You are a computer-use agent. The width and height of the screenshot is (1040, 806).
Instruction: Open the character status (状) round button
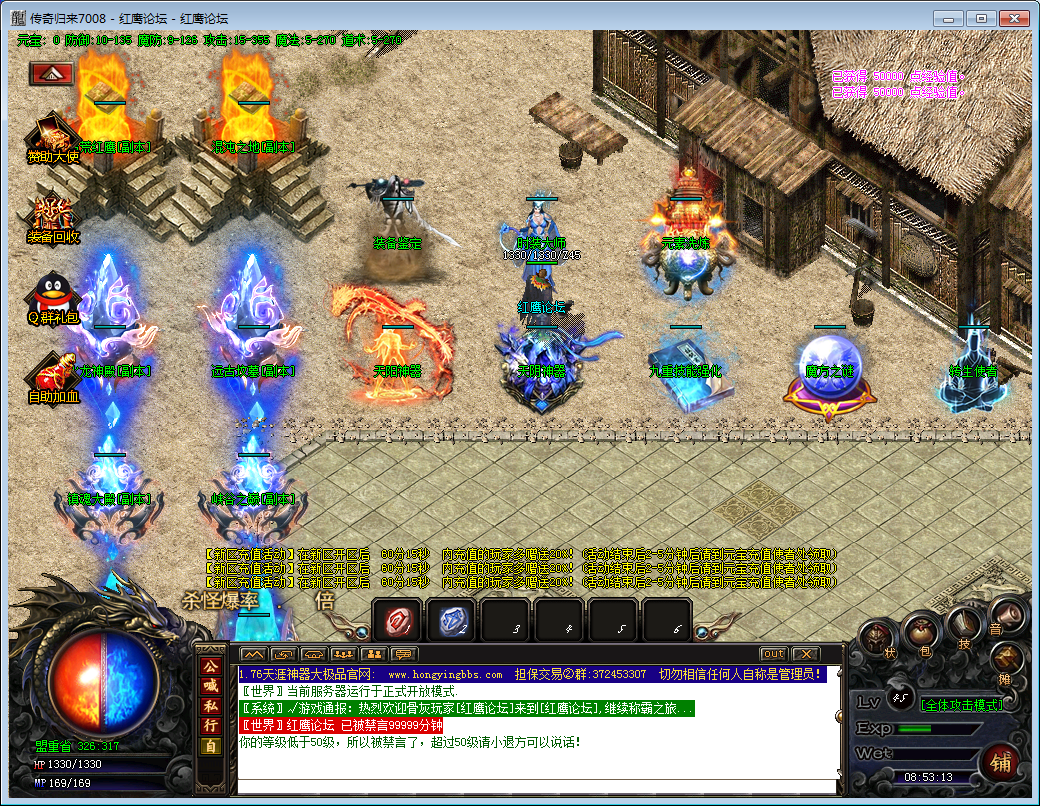click(878, 639)
